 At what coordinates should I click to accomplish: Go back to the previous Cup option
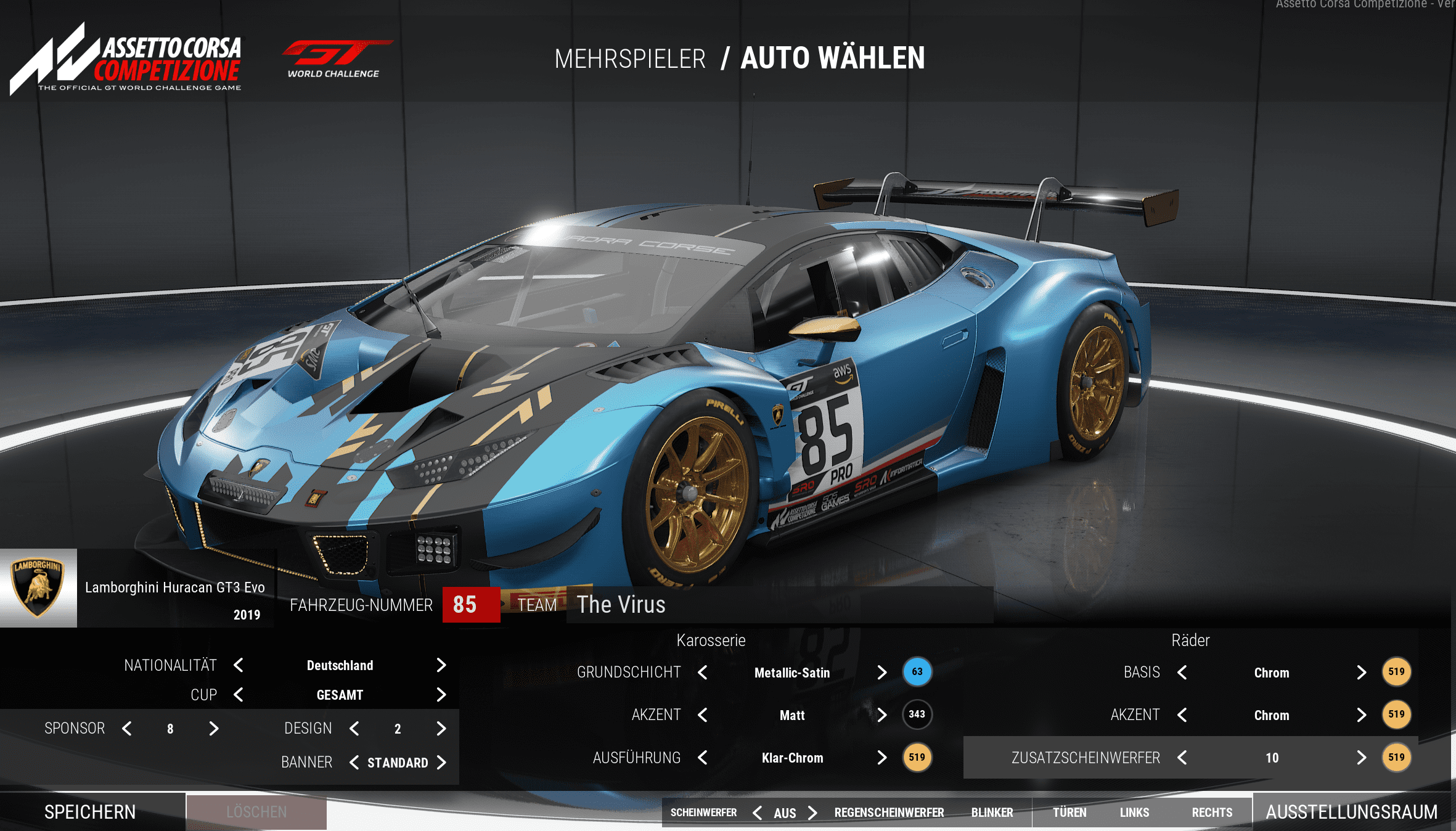click(239, 695)
